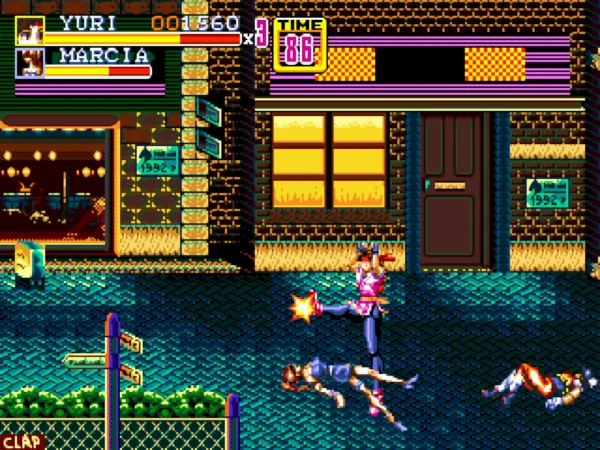Click Yuri's player portrait icon
Viewport: 600px width, 450px height.
click(29, 30)
